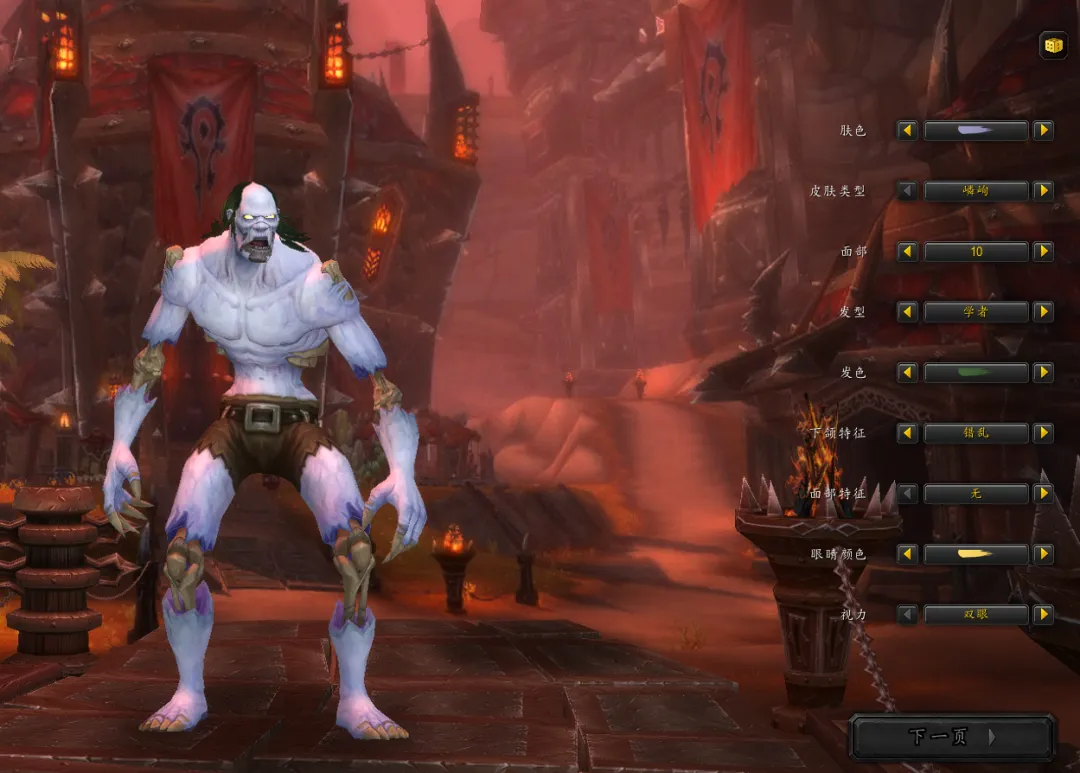Click the dice randomize appearance button

1052,45
